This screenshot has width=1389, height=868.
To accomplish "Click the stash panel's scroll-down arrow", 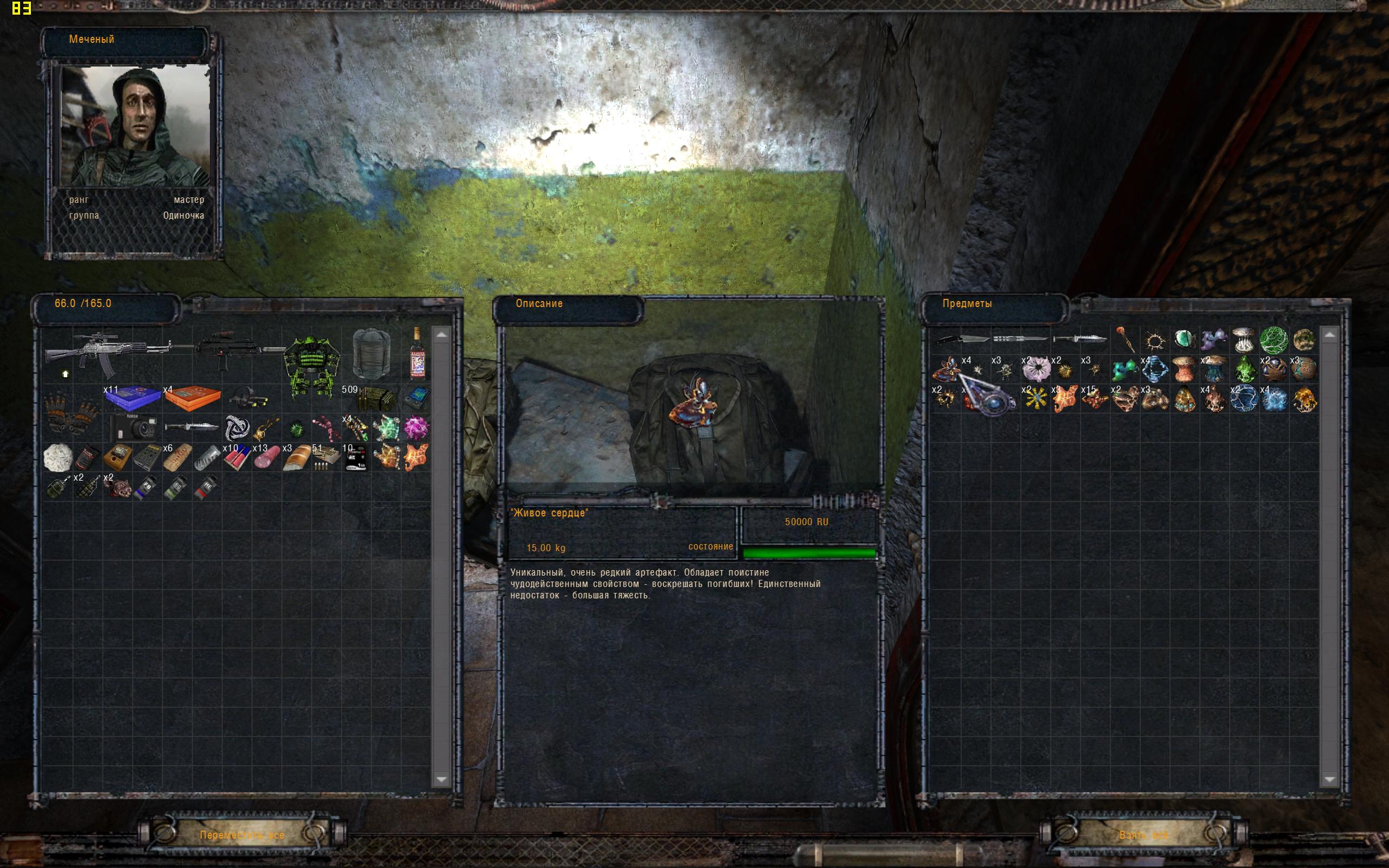I will [1329, 779].
